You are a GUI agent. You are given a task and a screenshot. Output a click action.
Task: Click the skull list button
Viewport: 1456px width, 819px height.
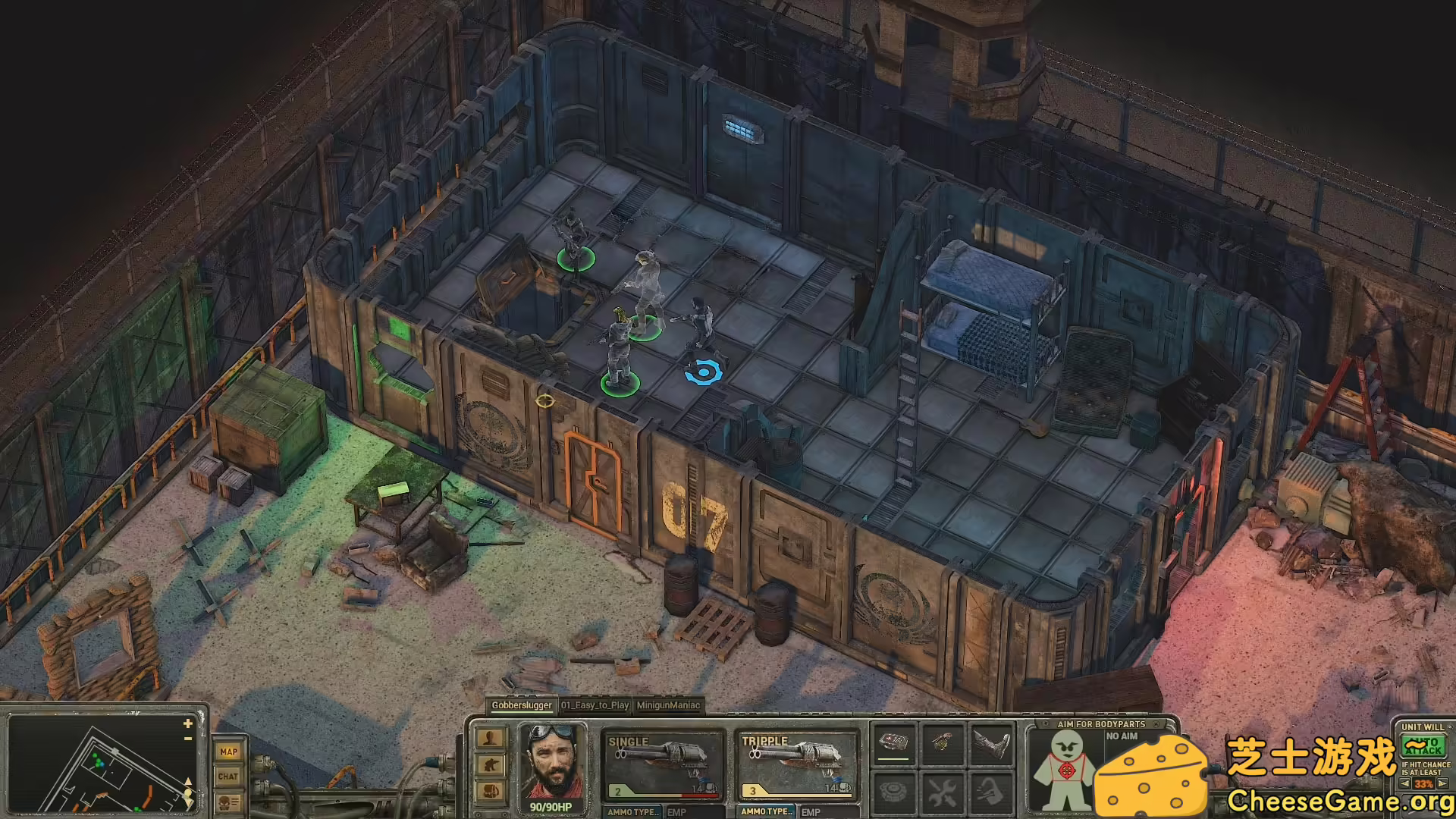[x=228, y=802]
